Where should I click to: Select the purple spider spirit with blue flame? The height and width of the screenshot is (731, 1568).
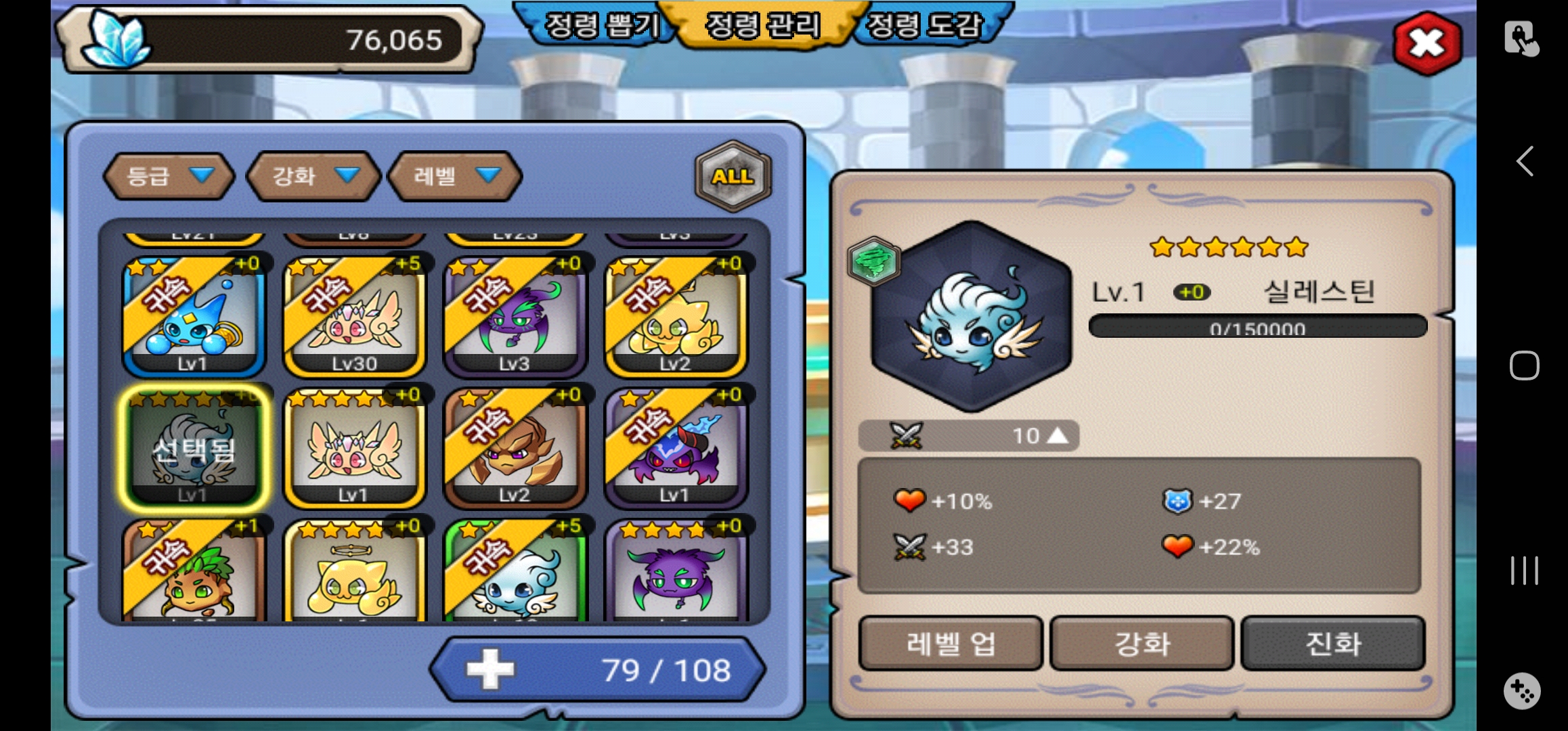675,448
